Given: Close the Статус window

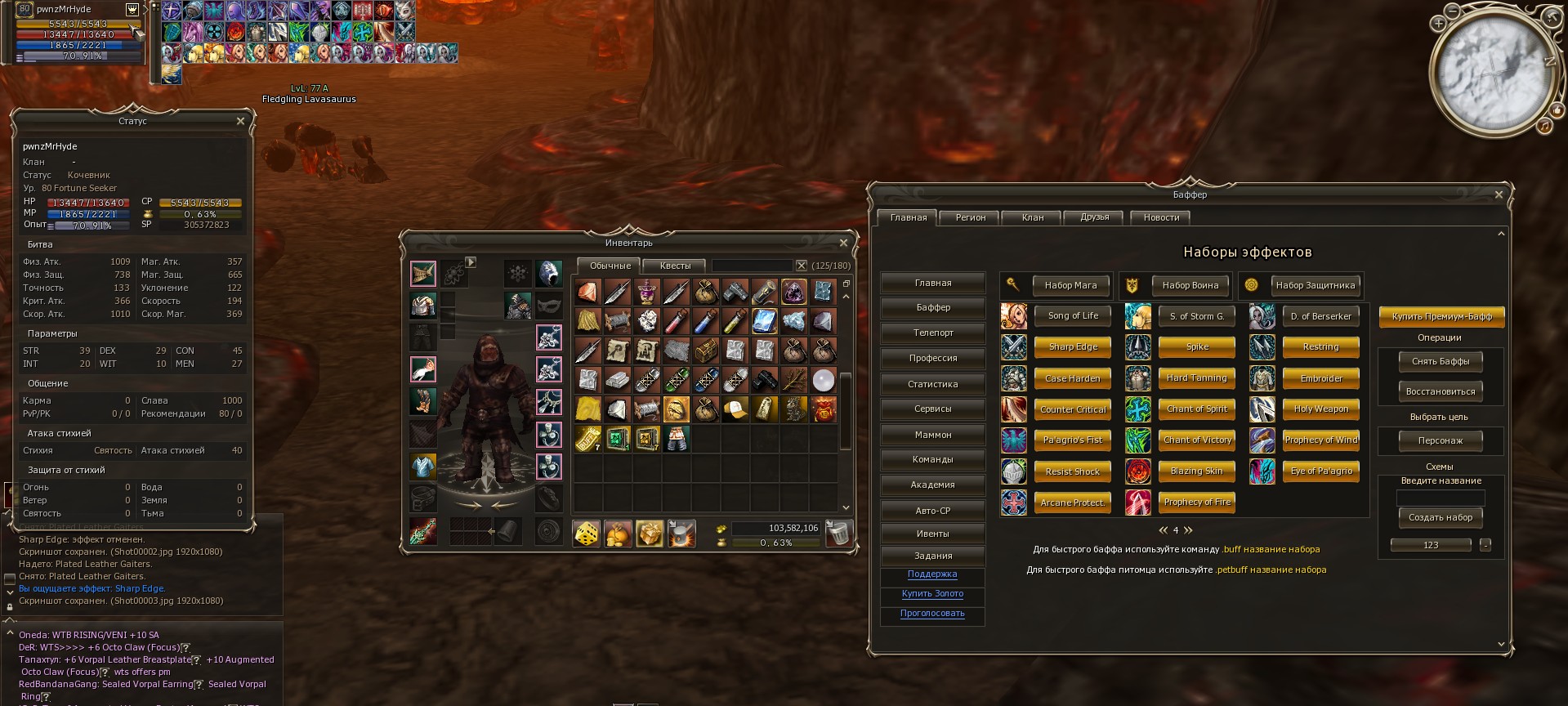Looking at the screenshot, I should tap(240, 121).
